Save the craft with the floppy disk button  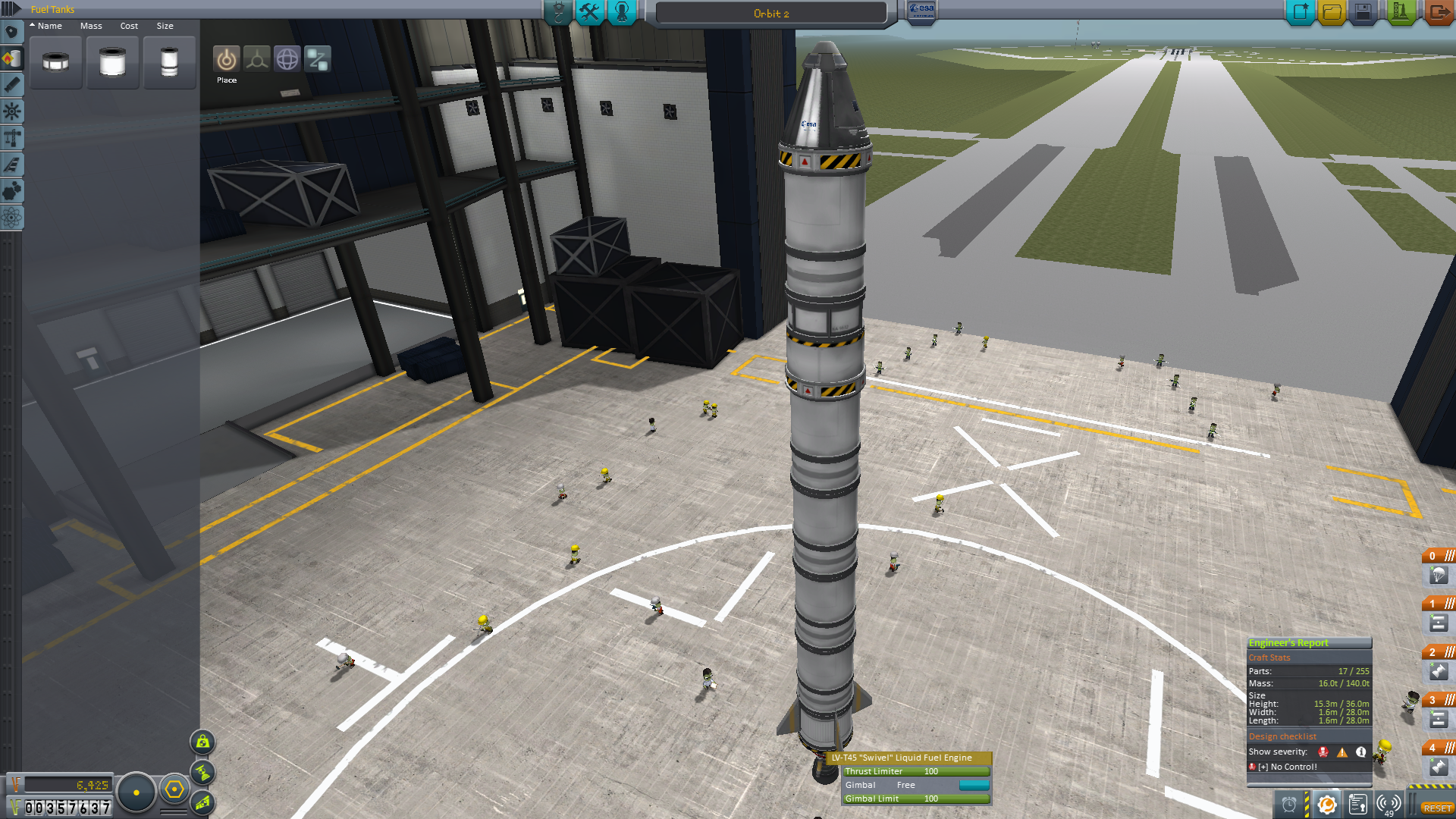tap(1363, 12)
